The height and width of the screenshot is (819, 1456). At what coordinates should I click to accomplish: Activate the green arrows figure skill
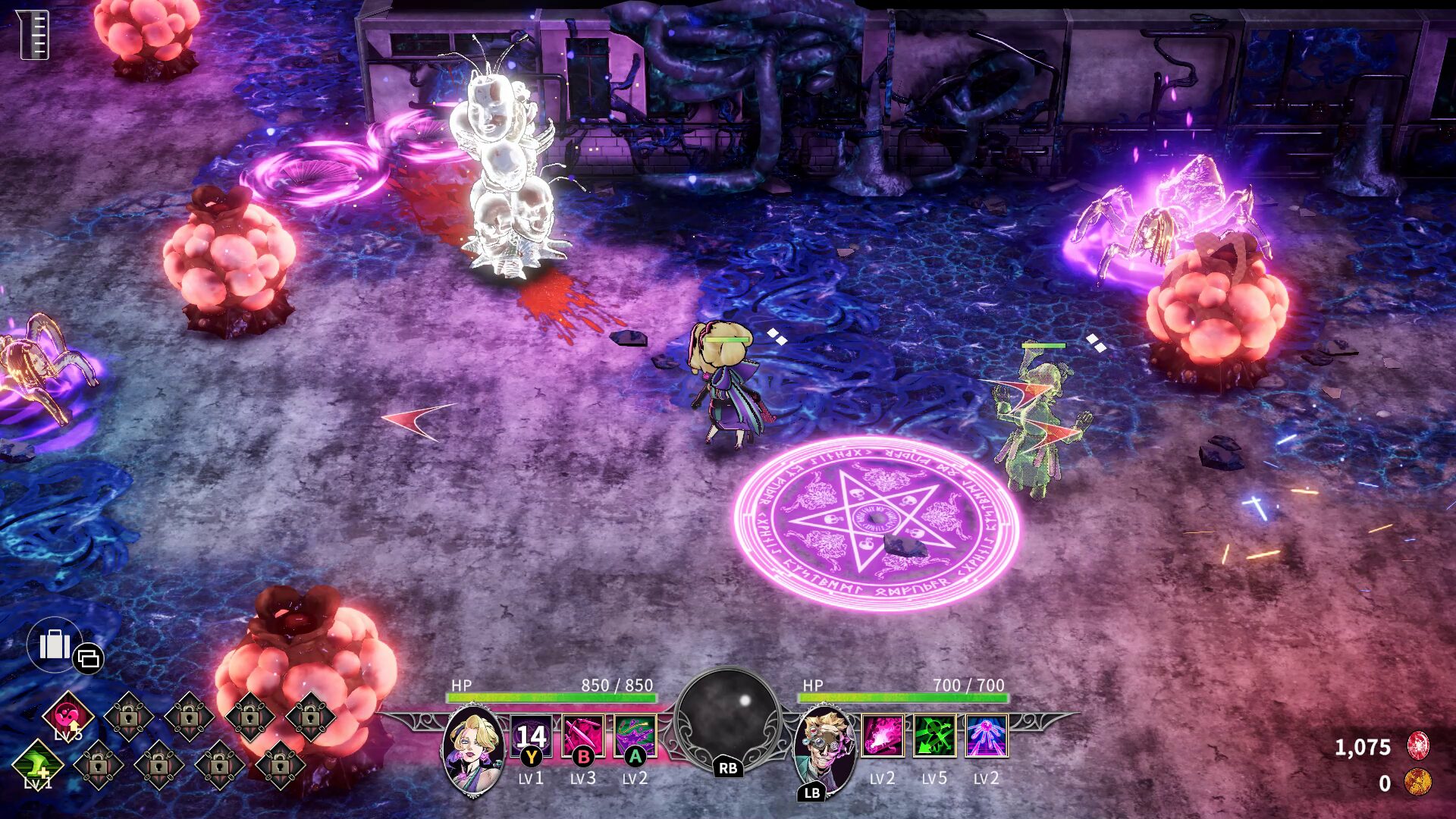[934, 736]
